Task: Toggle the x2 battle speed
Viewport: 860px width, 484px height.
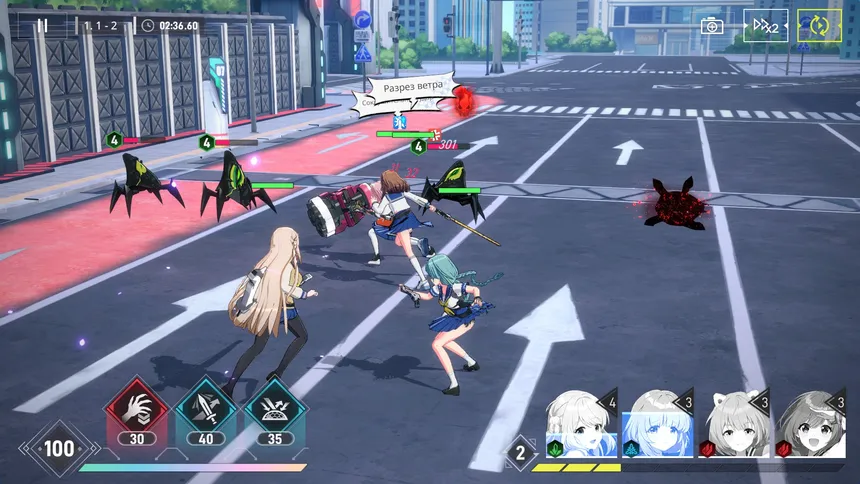Action: tap(765, 25)
